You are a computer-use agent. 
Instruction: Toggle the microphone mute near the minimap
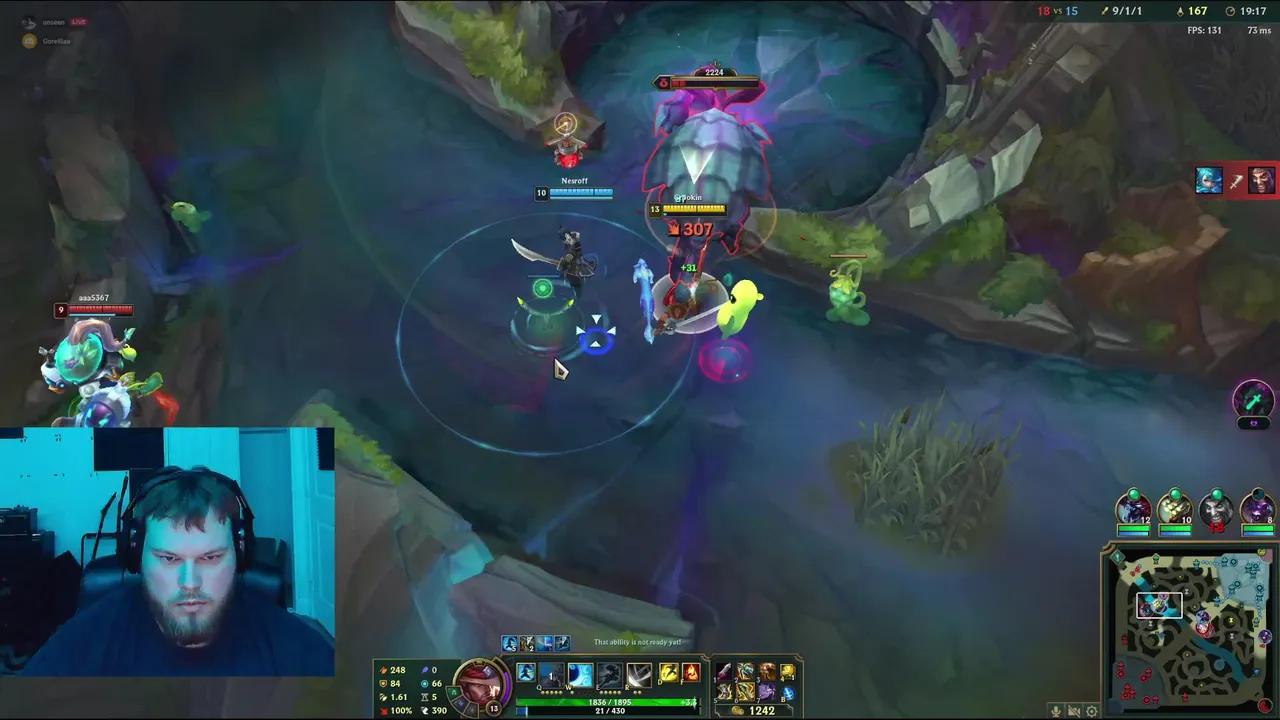click(1056, 711)
